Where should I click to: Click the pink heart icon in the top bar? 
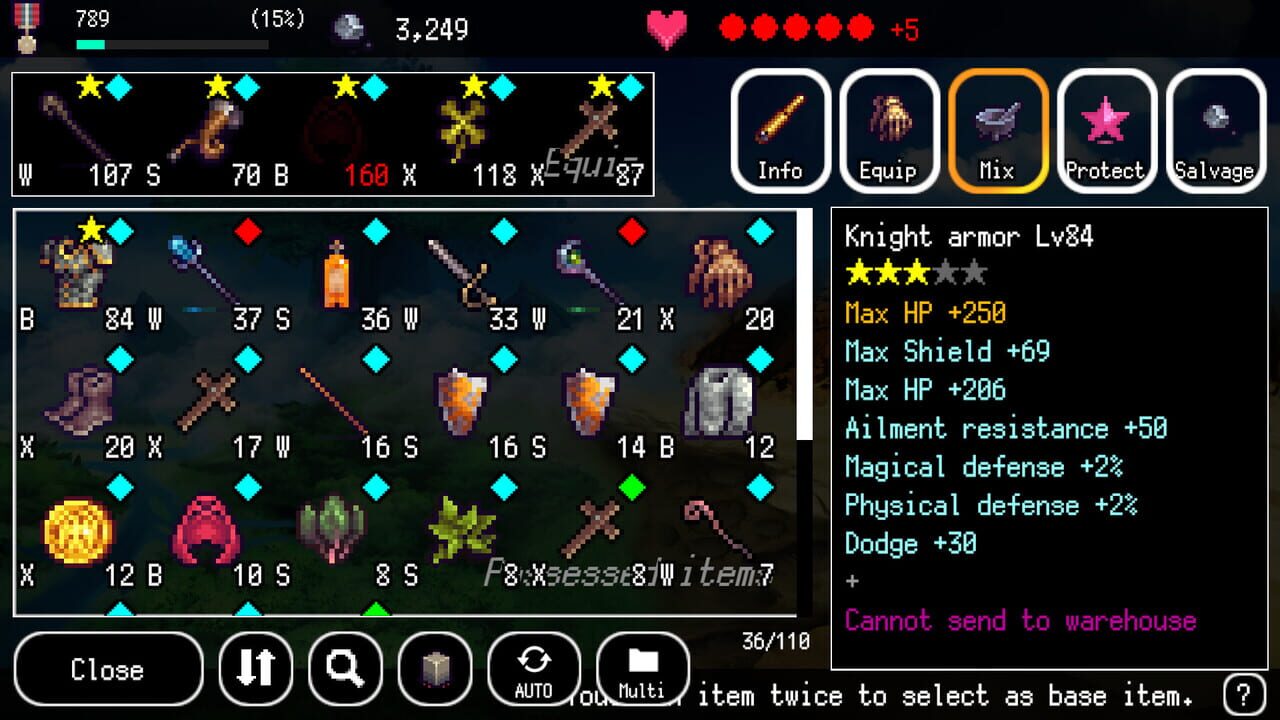[663, 28]
